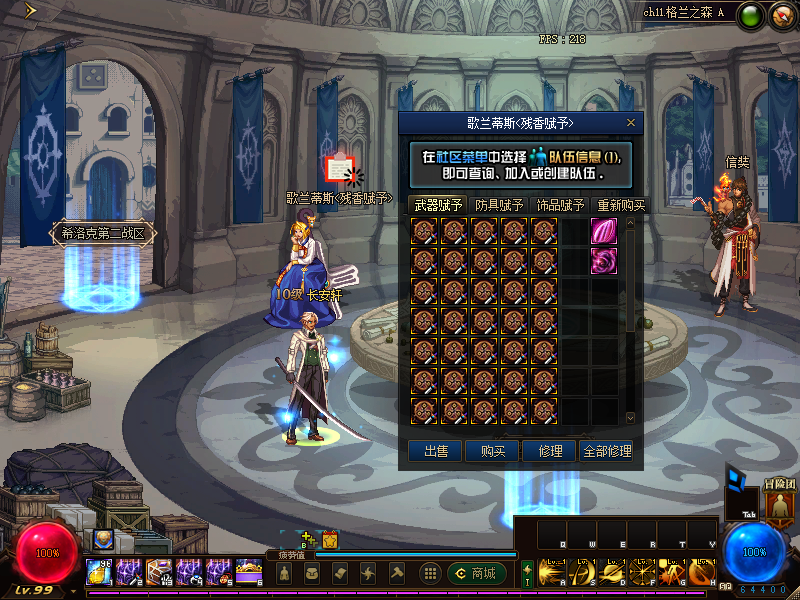The width and height of the screenshot is (800, 600).
Task: Switch to the 武器赋予 tab
Action: coord(439,205)
